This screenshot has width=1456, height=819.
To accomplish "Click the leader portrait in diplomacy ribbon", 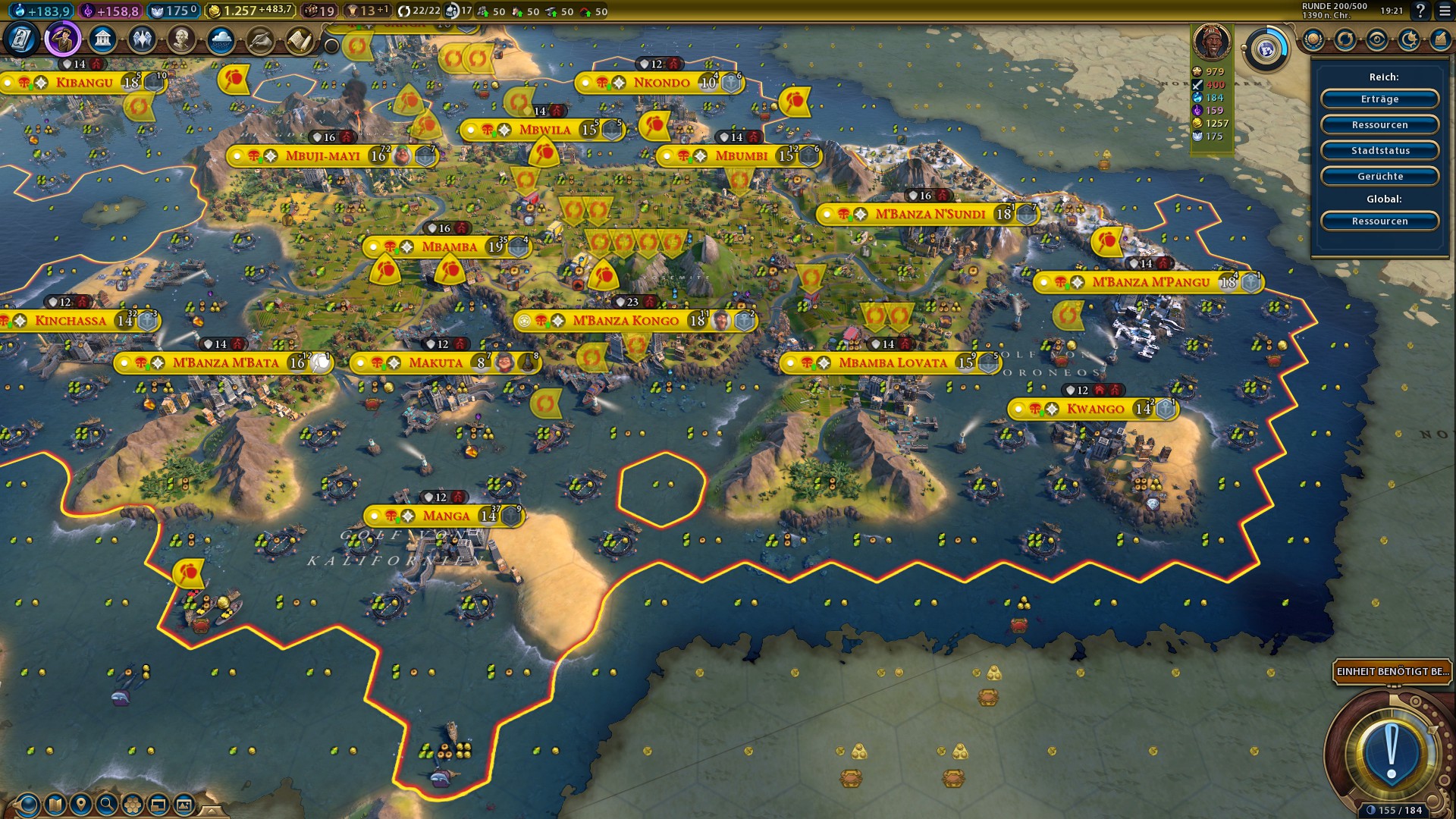I will click(x=1211, y=42).
